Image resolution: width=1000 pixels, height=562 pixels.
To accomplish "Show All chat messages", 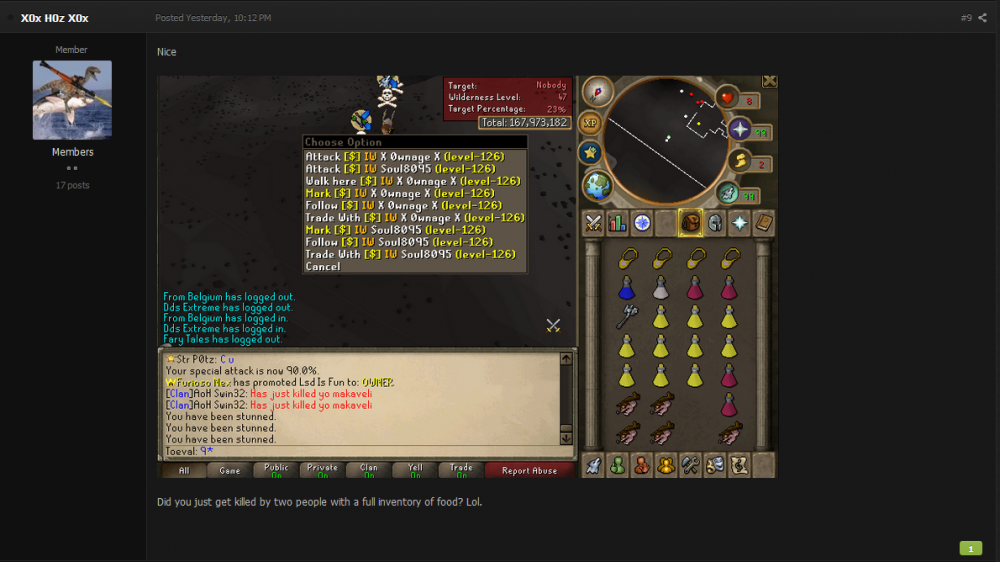I will pyautogui.click(x=184, y=470).
